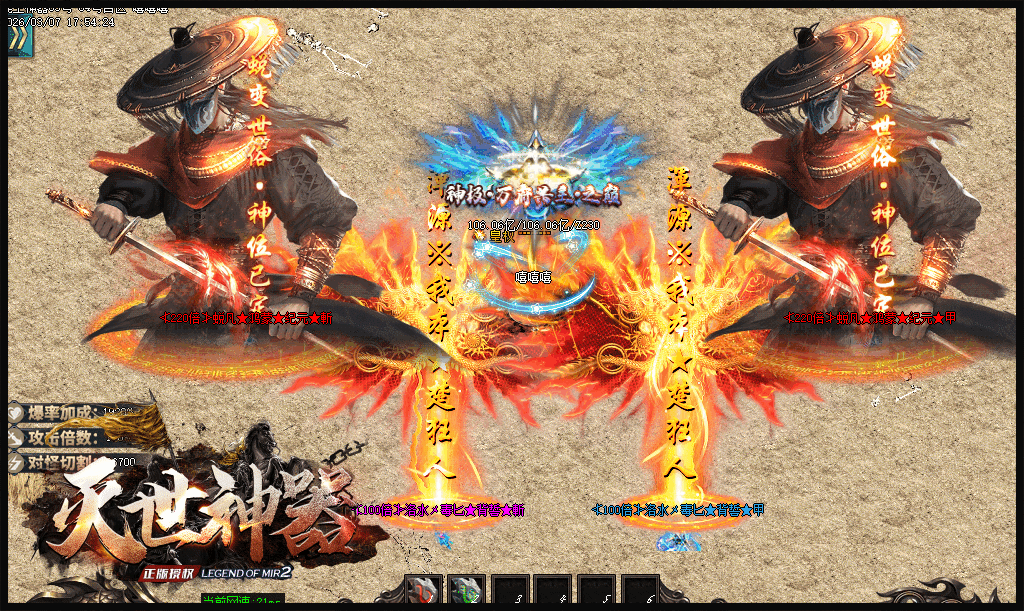
Task: Use the green item in hotbar slot two
Action: [467, 592]
